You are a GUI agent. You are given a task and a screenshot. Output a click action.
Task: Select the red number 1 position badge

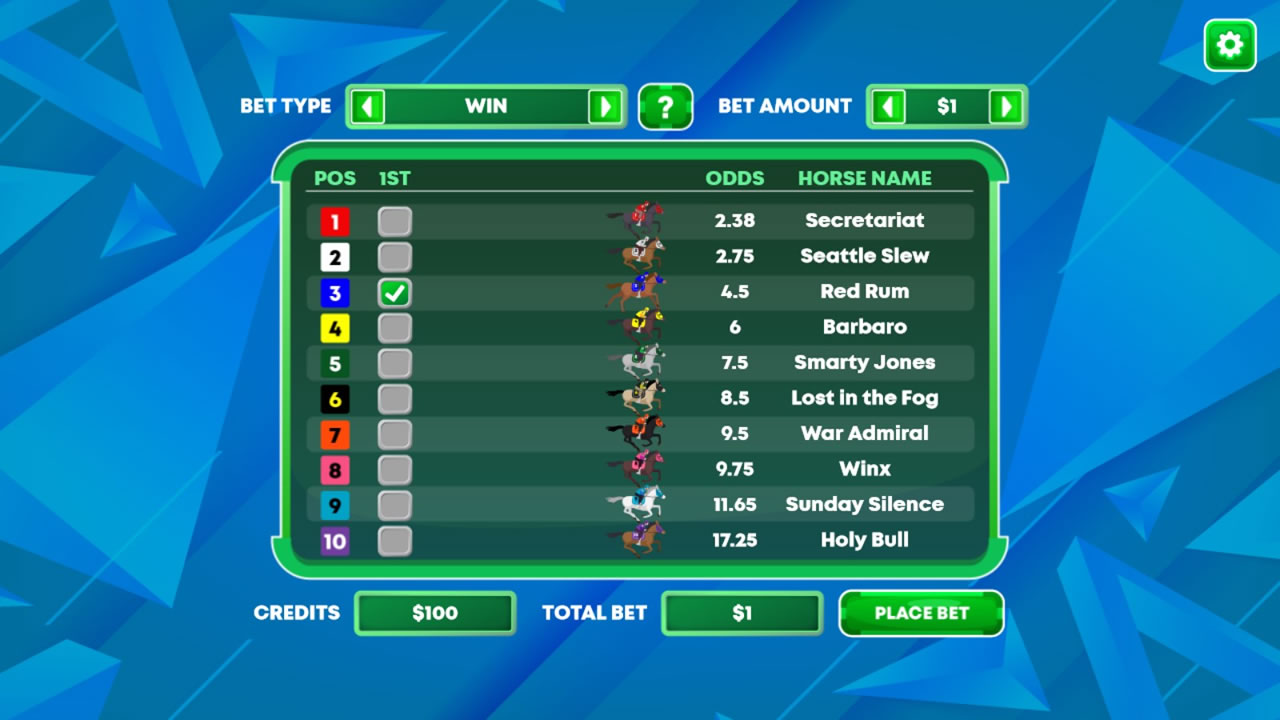[x=335, y=220]
